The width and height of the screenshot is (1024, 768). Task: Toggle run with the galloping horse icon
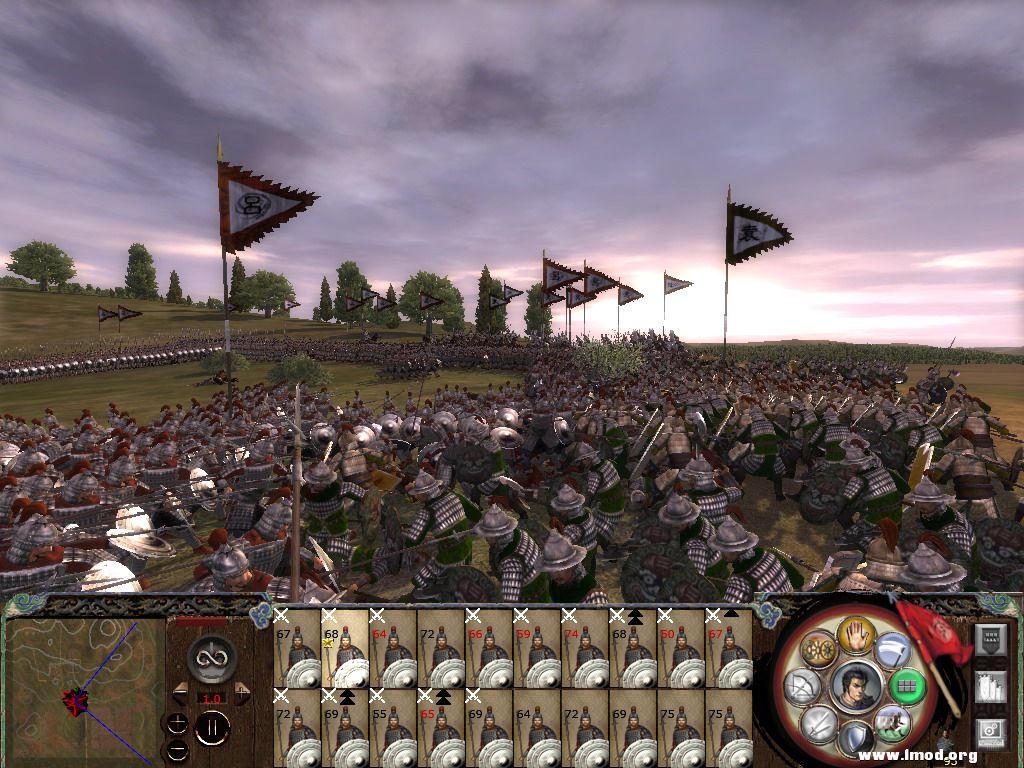(x=892, y=722)
